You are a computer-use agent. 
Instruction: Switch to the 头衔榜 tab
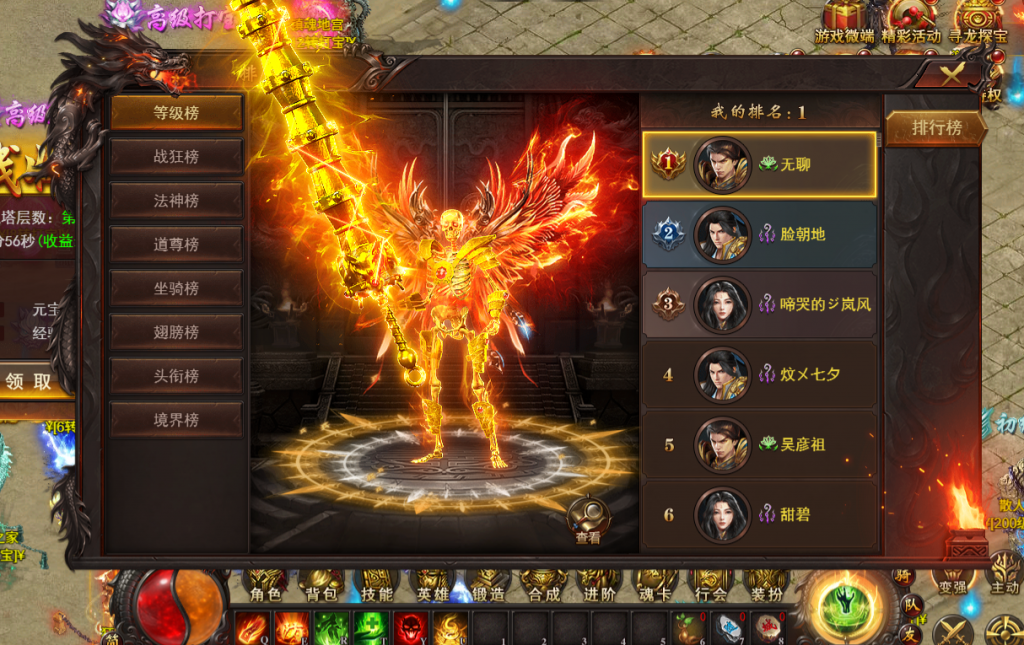click(176, 376)
